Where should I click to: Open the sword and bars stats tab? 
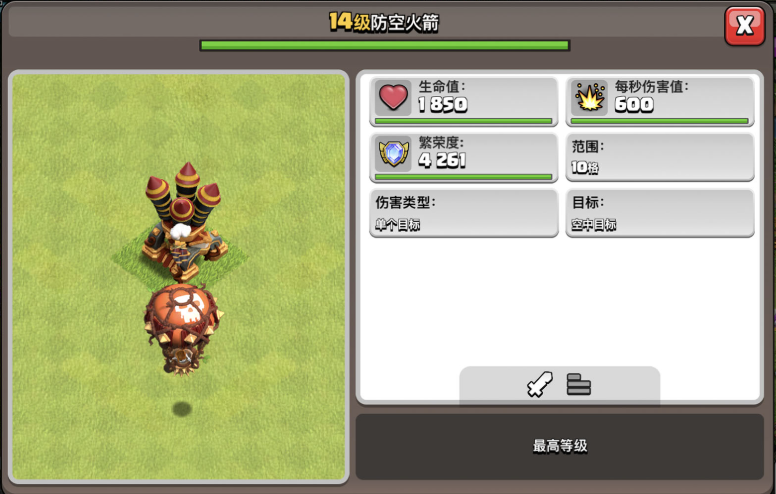(559, 385)
